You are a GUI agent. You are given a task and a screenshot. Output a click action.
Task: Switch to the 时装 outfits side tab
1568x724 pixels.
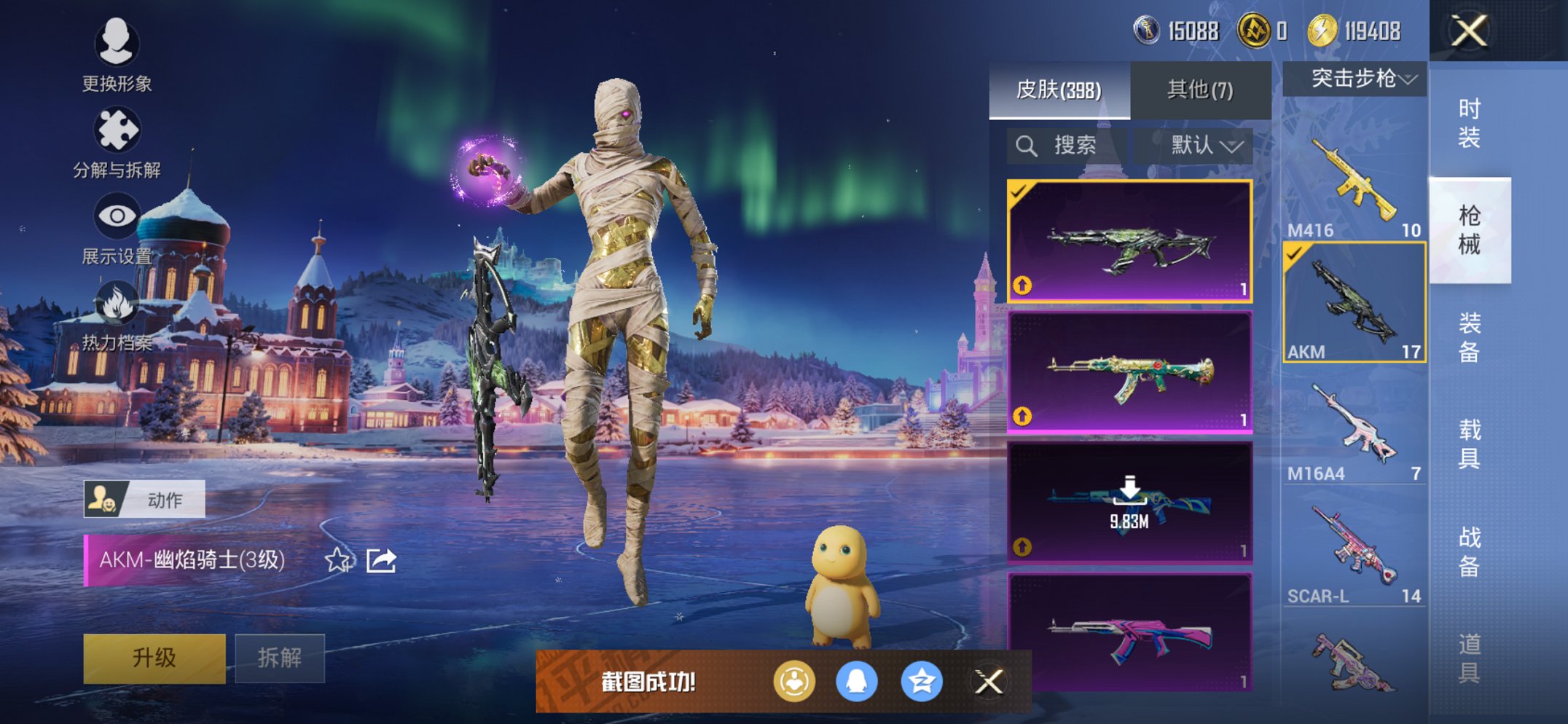coord(1469,122)
